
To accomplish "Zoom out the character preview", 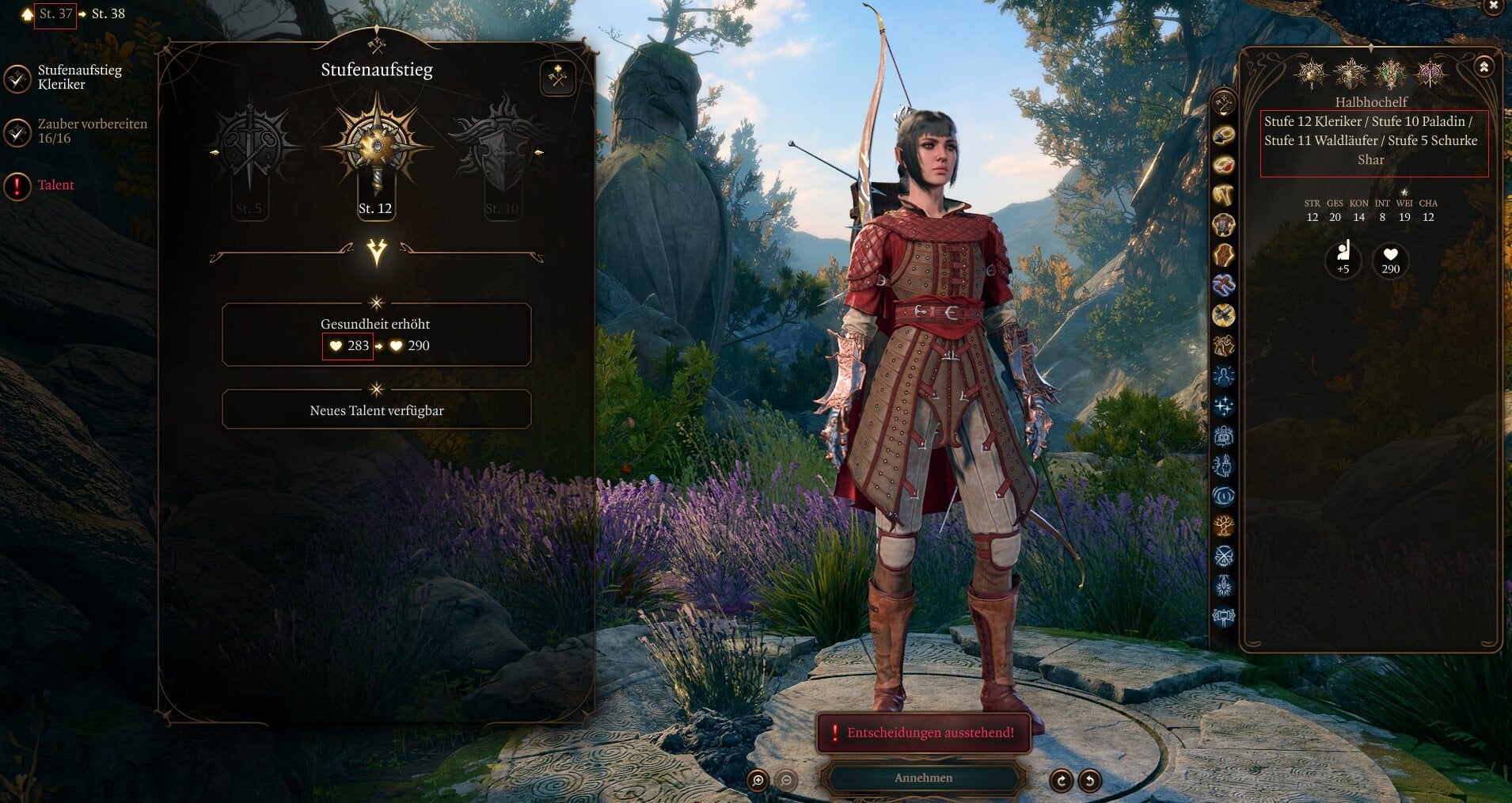I will [x=786, y=781].
